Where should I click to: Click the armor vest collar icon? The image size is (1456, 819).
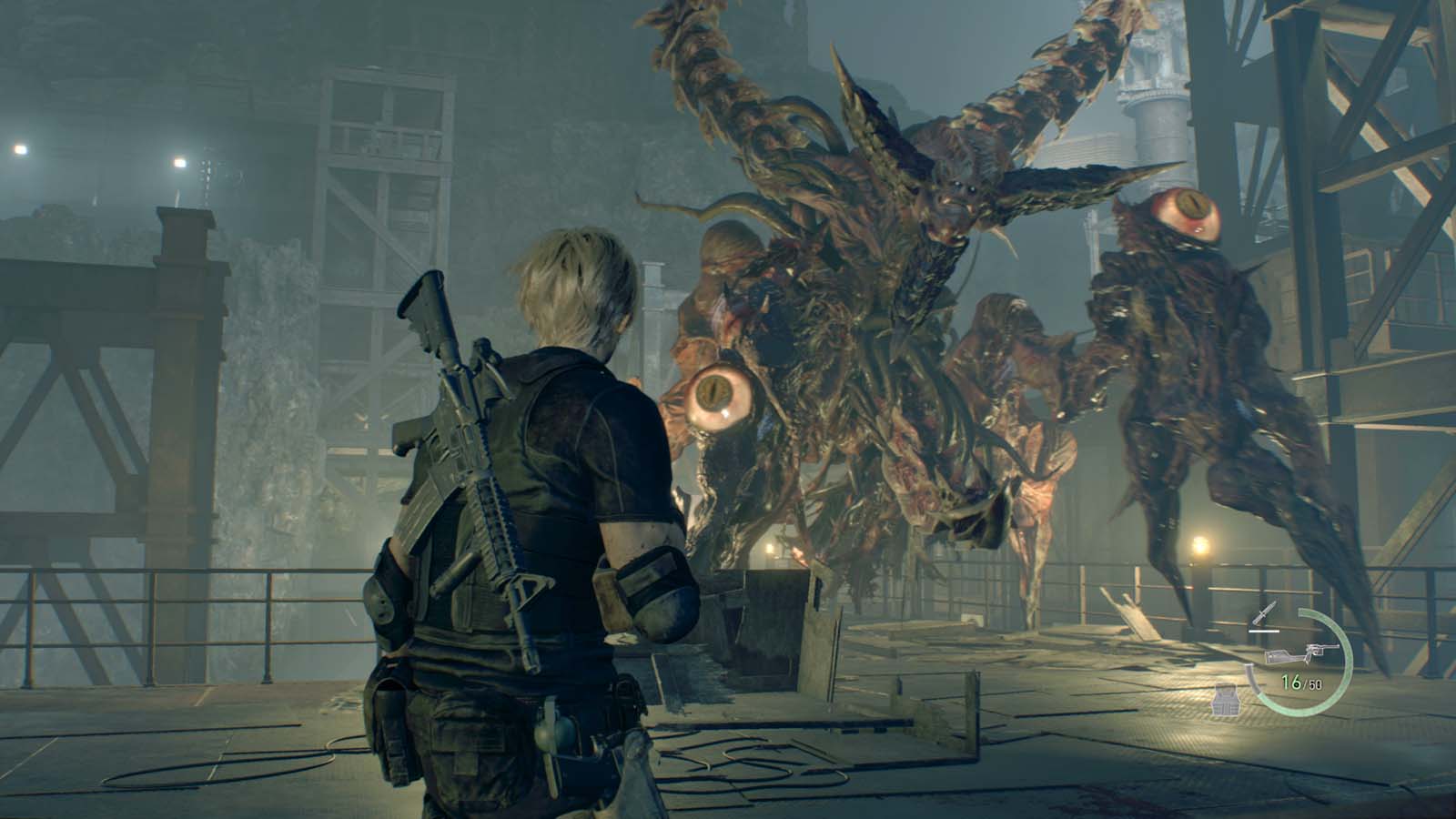point(1226,687)
